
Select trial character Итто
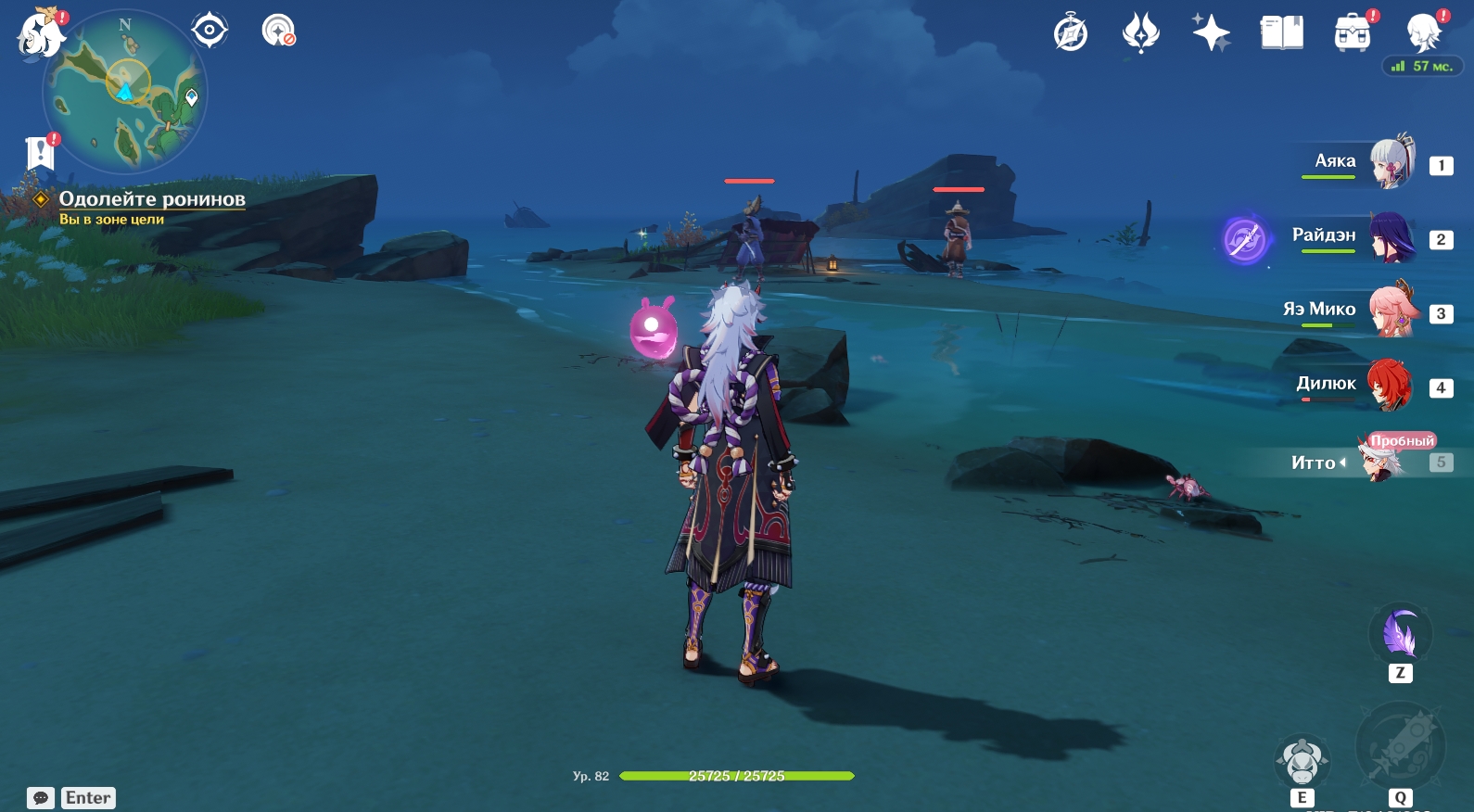pyautogui.click(x=1379, y=461)
